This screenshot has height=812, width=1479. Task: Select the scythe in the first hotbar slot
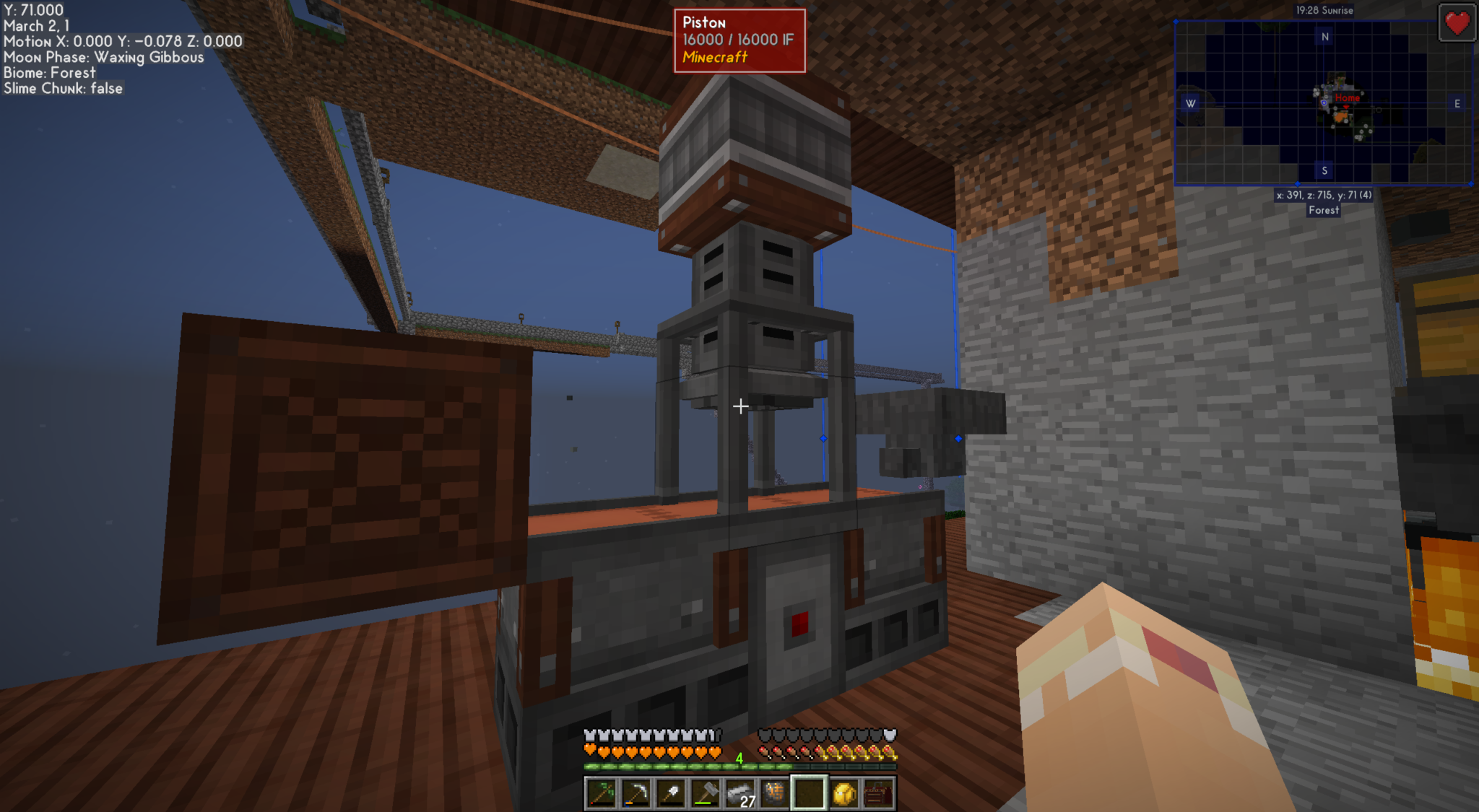[x=600, y=793]
